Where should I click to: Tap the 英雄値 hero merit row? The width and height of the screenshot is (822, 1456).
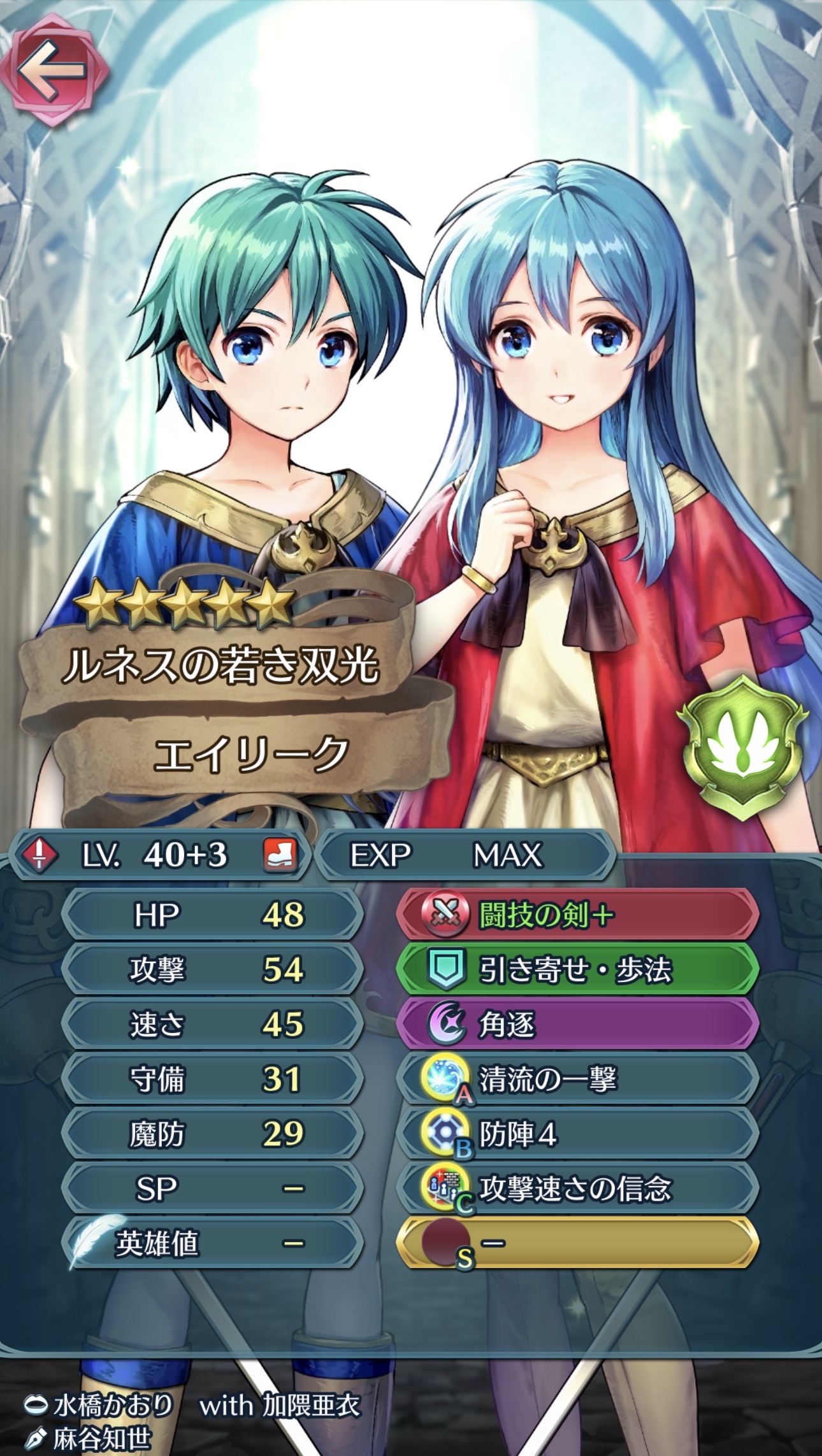[x=213, y=1243]
